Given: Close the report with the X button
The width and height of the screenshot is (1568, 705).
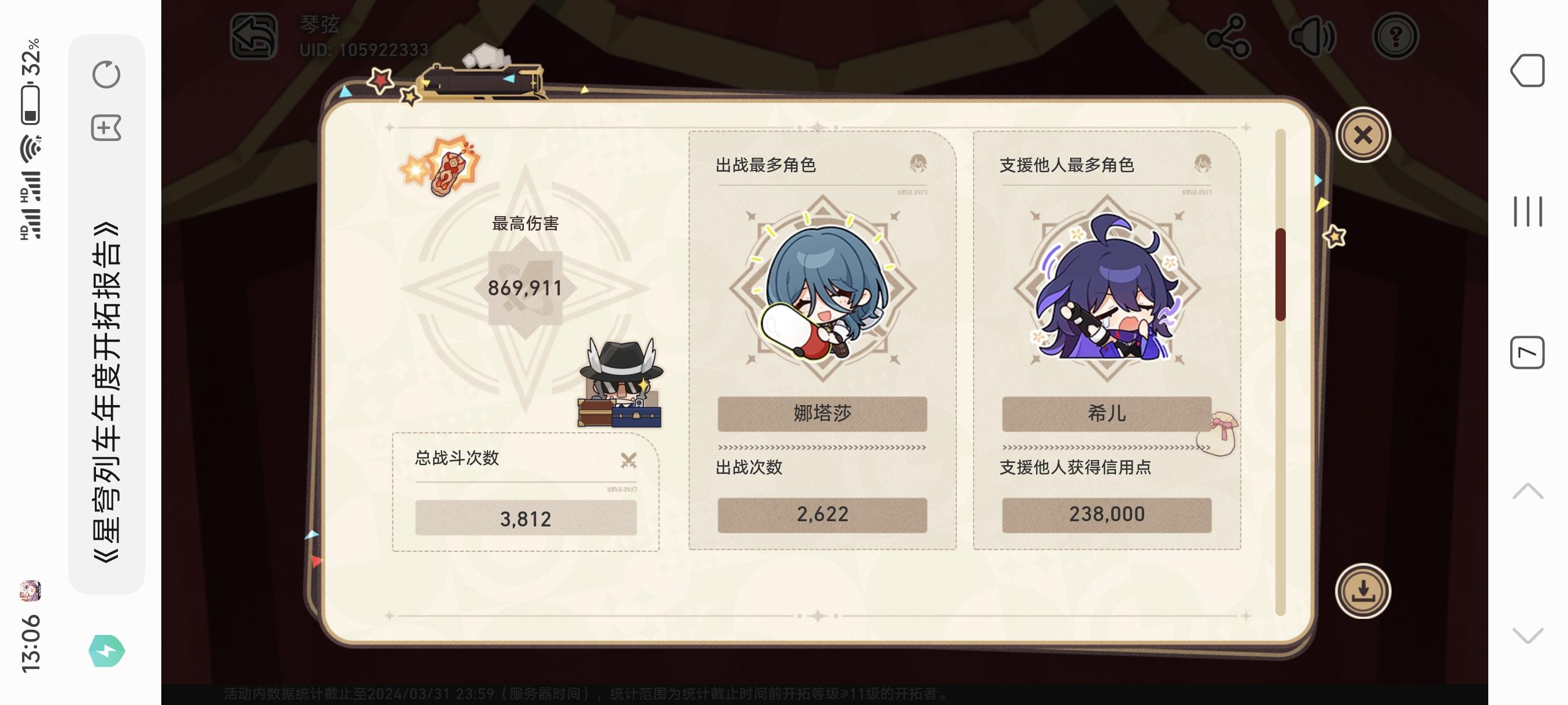Looking at the screenshot, I should pos(1363,134).
